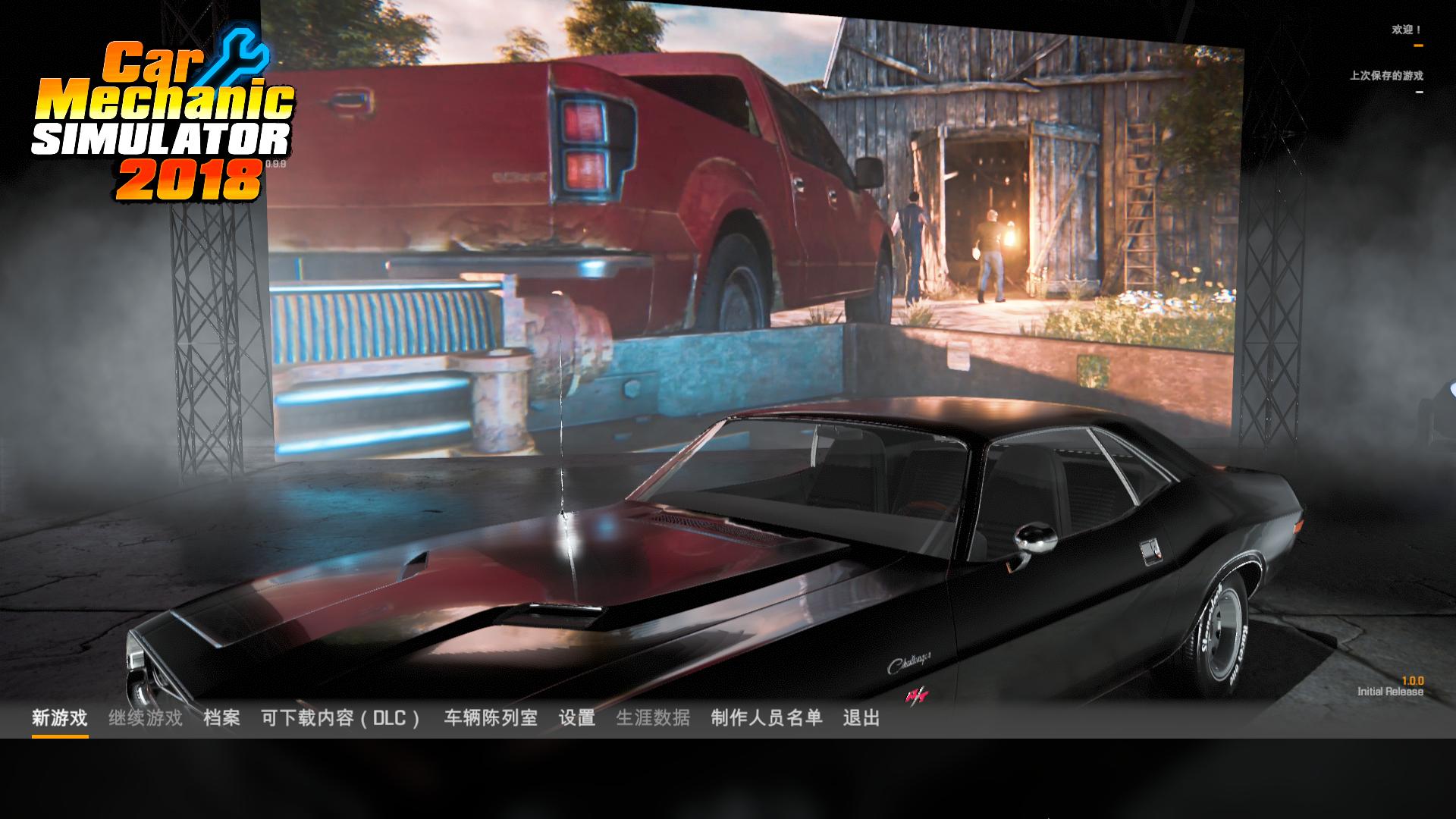Open 可下载内容 (DLC) menu

coord(340,717)
